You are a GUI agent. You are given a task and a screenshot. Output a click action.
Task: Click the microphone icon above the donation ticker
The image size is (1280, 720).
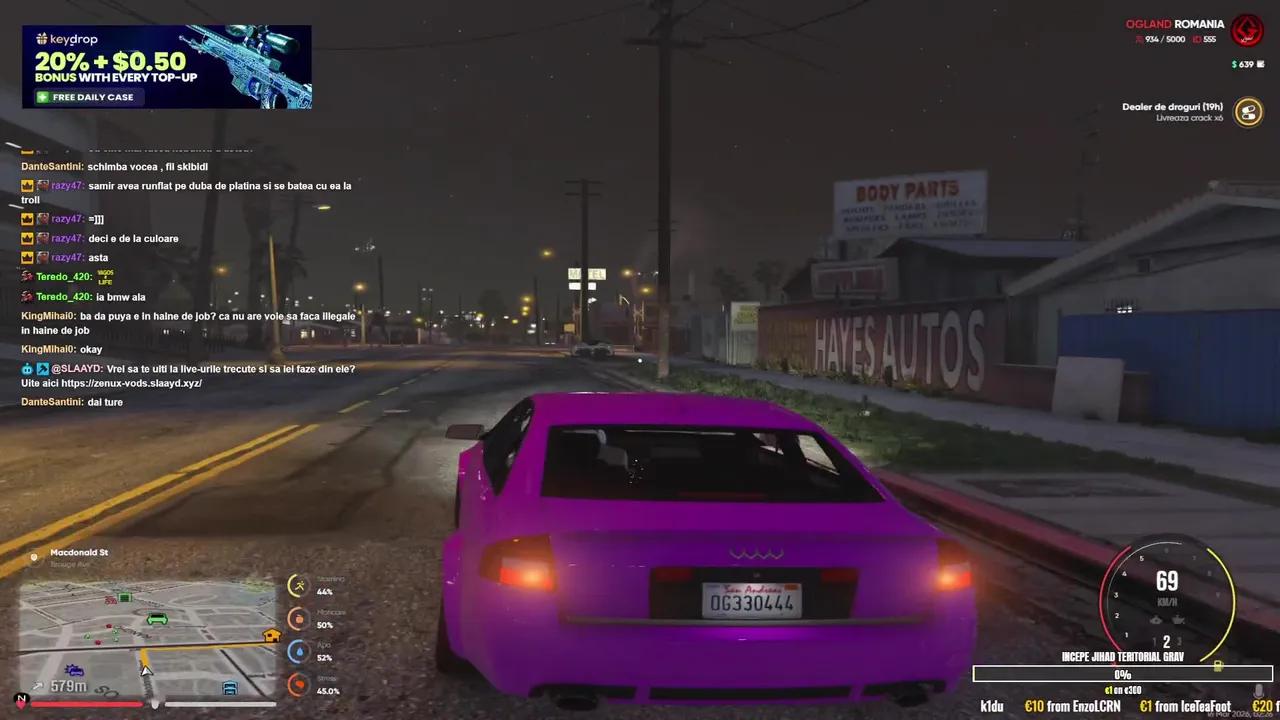[x=1258, y=691]
